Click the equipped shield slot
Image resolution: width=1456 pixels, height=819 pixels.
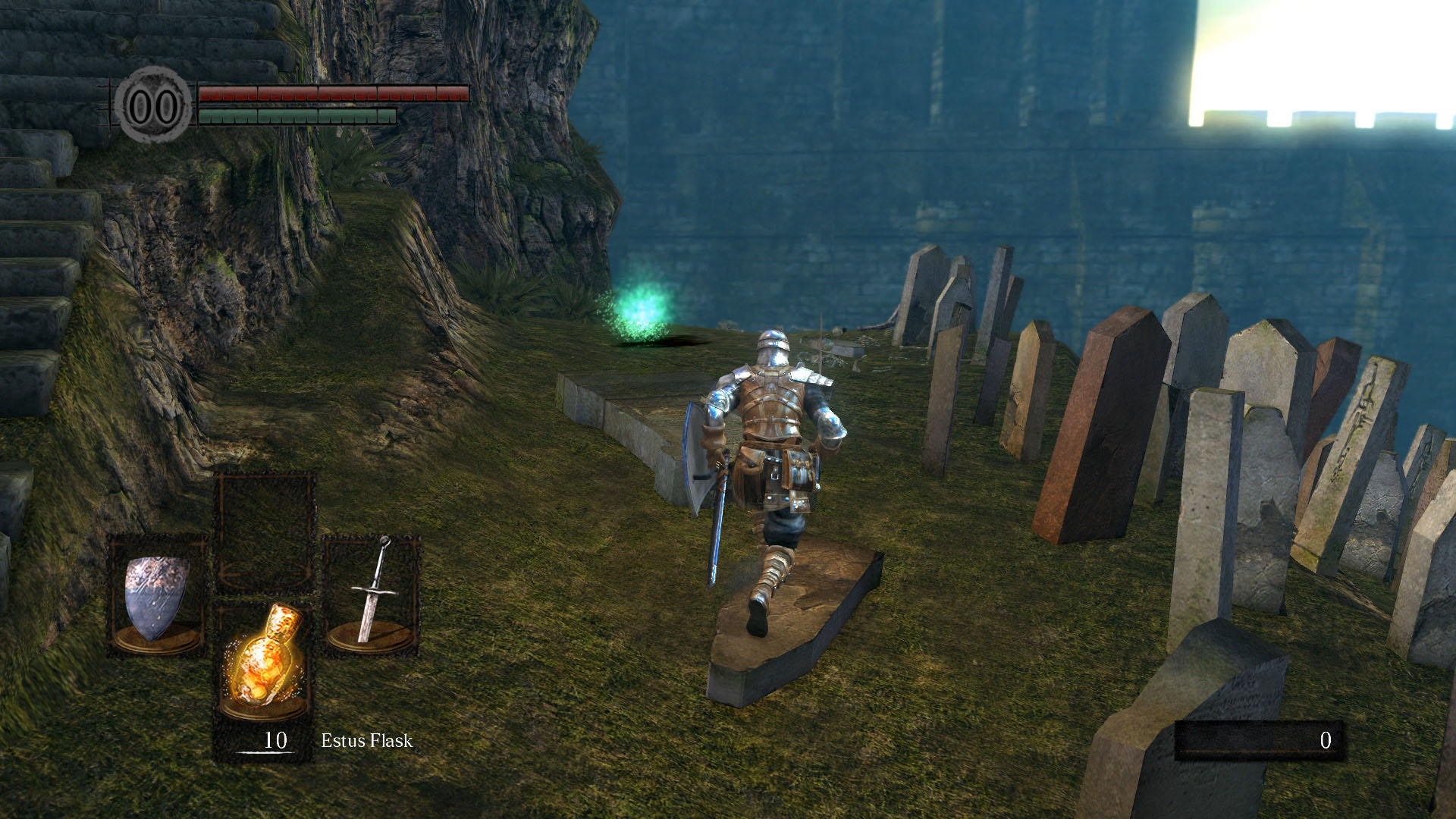coord(157,596)
